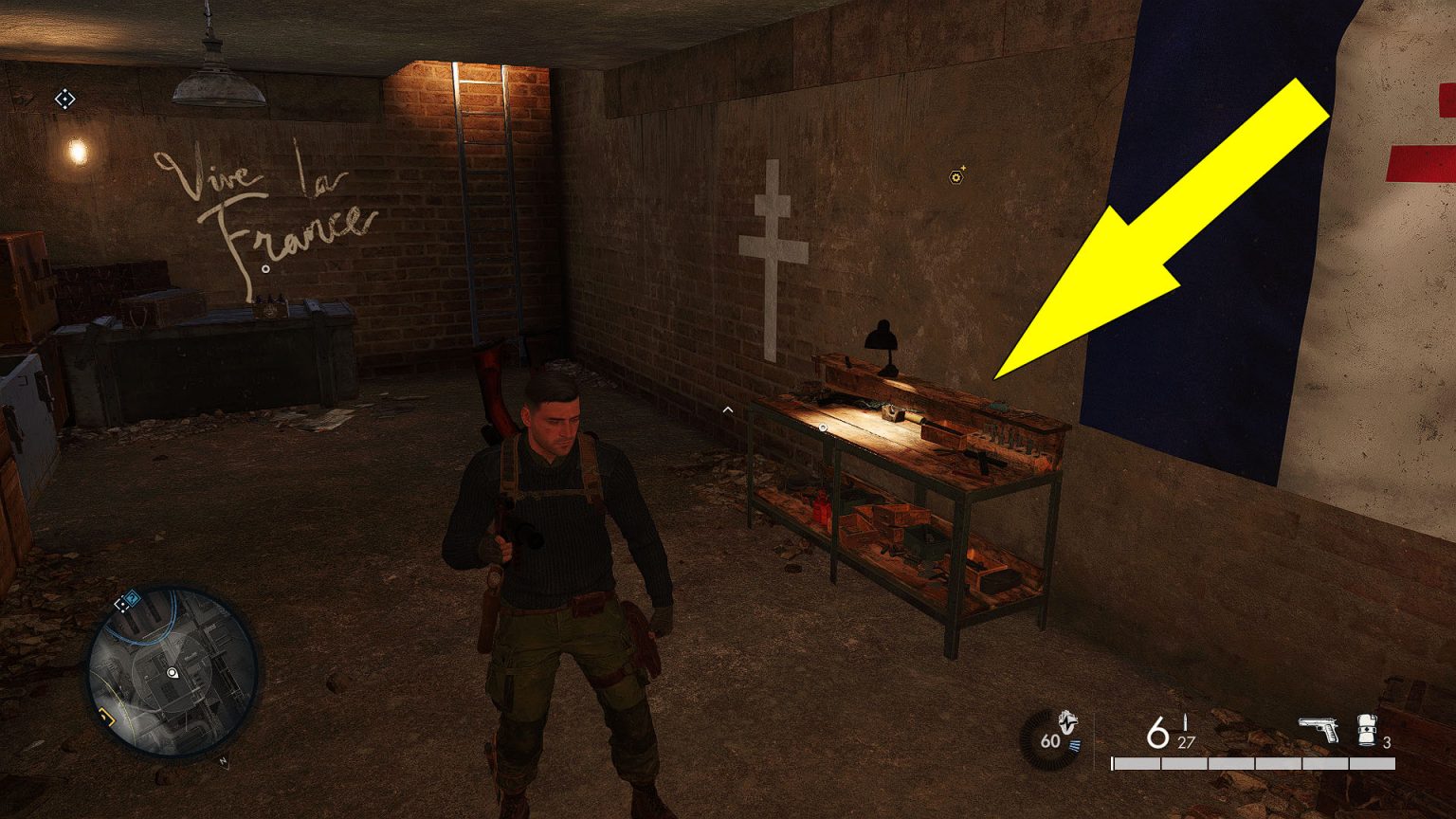Toggle the interaction chevron above the workbench
The width and height of the screenshot is (1456, 819).
point(728,409)
